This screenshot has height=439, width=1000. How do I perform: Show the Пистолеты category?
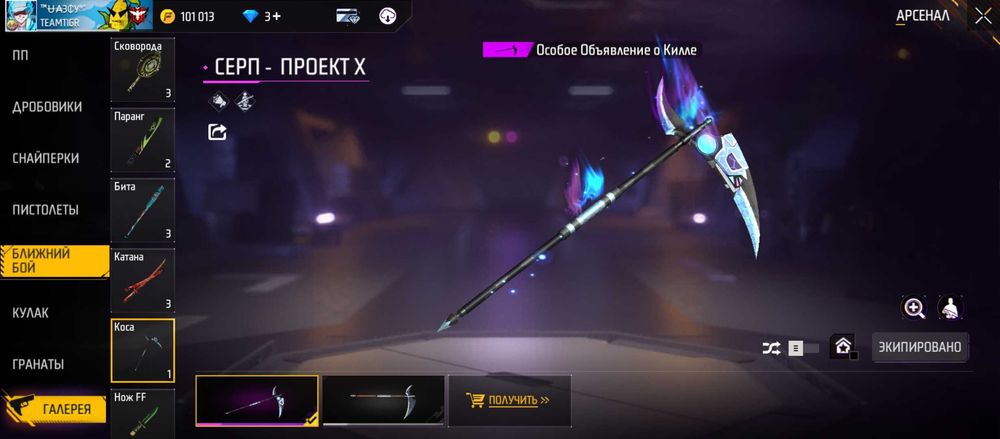46,210
